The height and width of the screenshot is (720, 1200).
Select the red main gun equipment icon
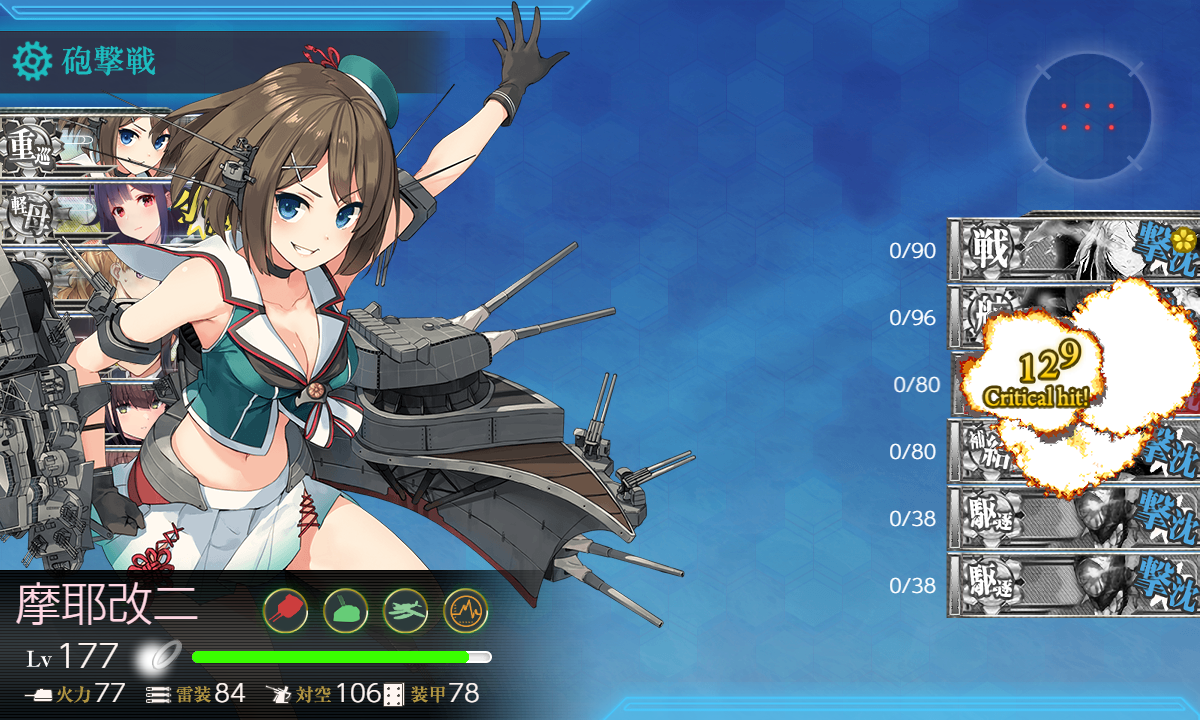click(285, 609)
